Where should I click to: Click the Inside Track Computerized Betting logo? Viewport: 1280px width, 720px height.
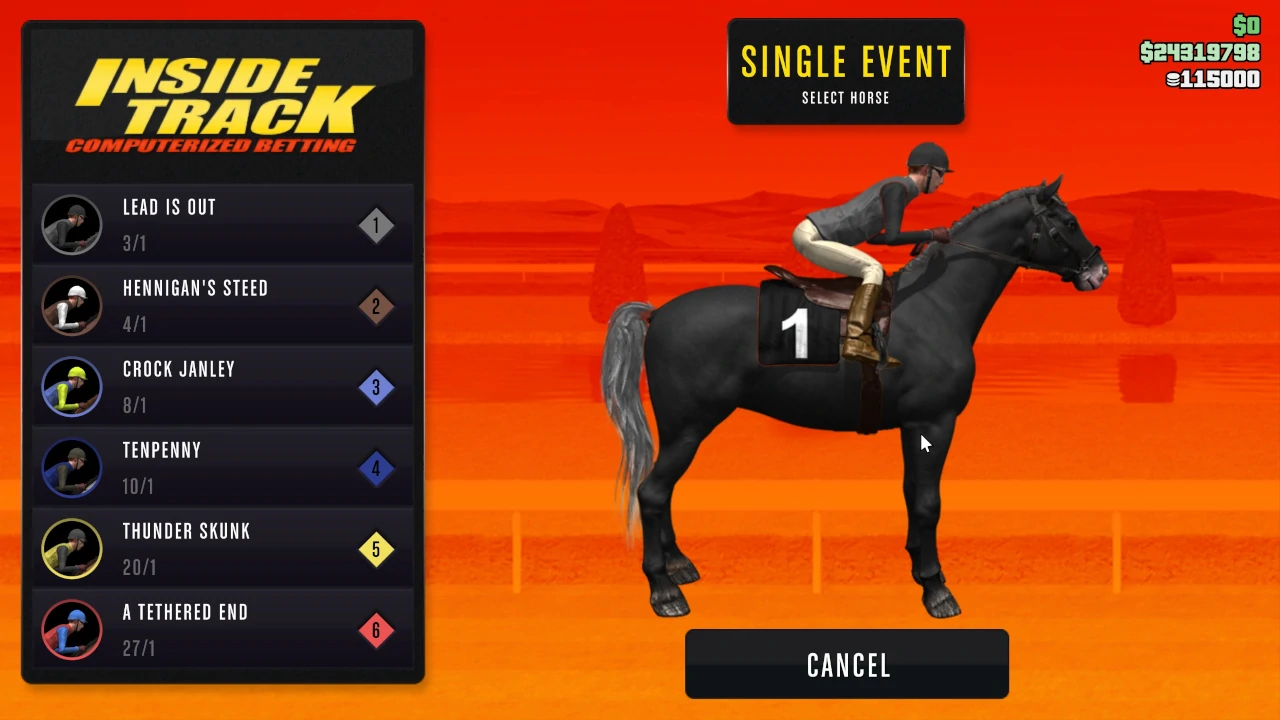pyautogui.click(x=222, y=100)
